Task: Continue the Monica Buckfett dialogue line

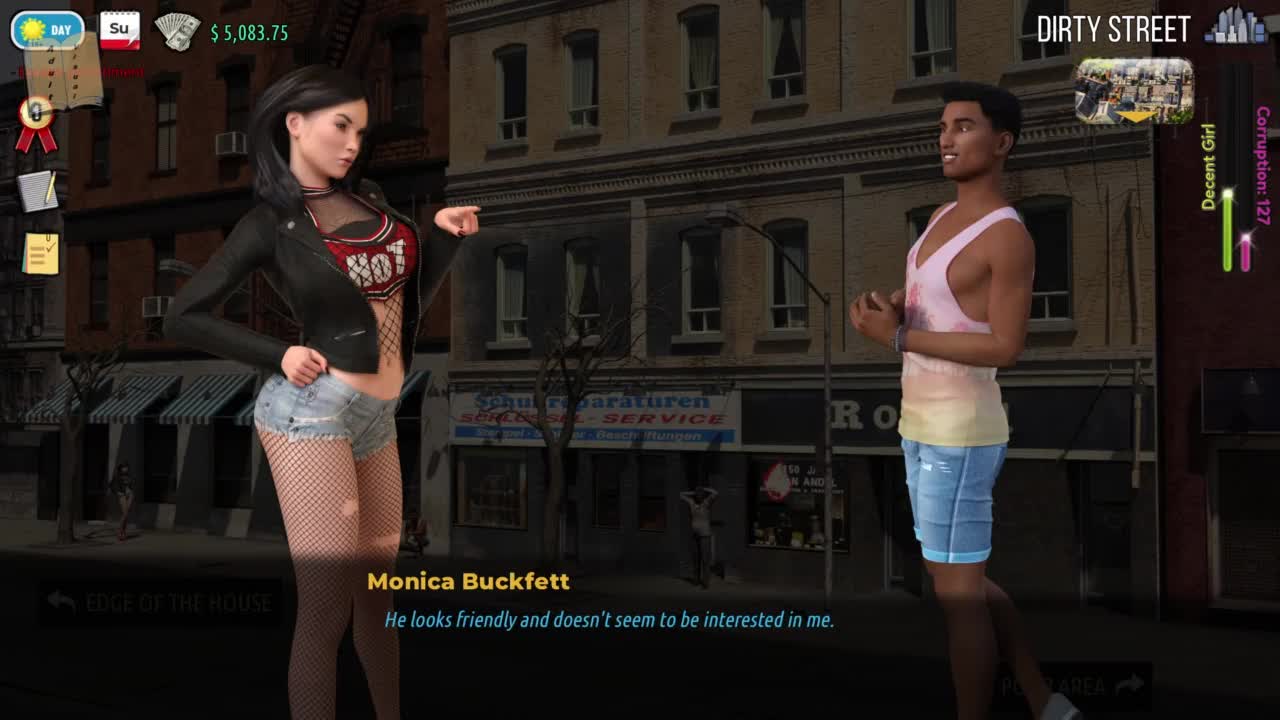Action: click(x=608, y=620)
